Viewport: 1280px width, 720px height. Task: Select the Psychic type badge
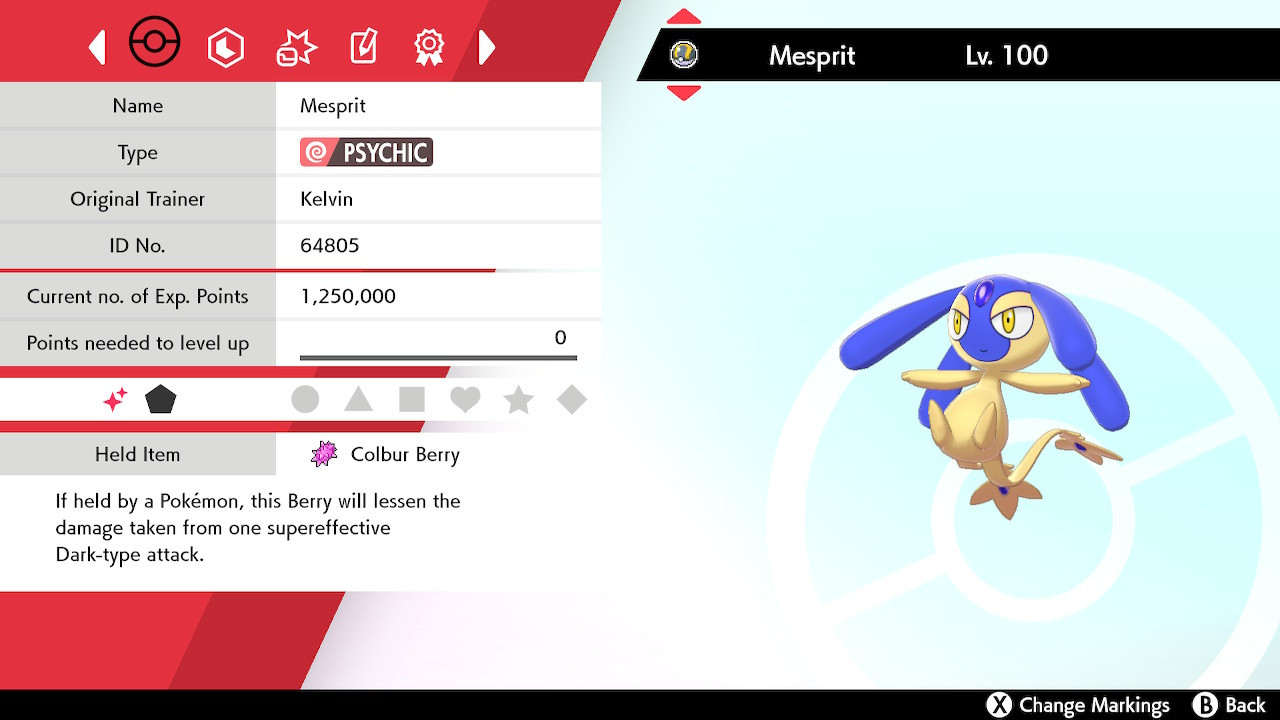point(365,152)
